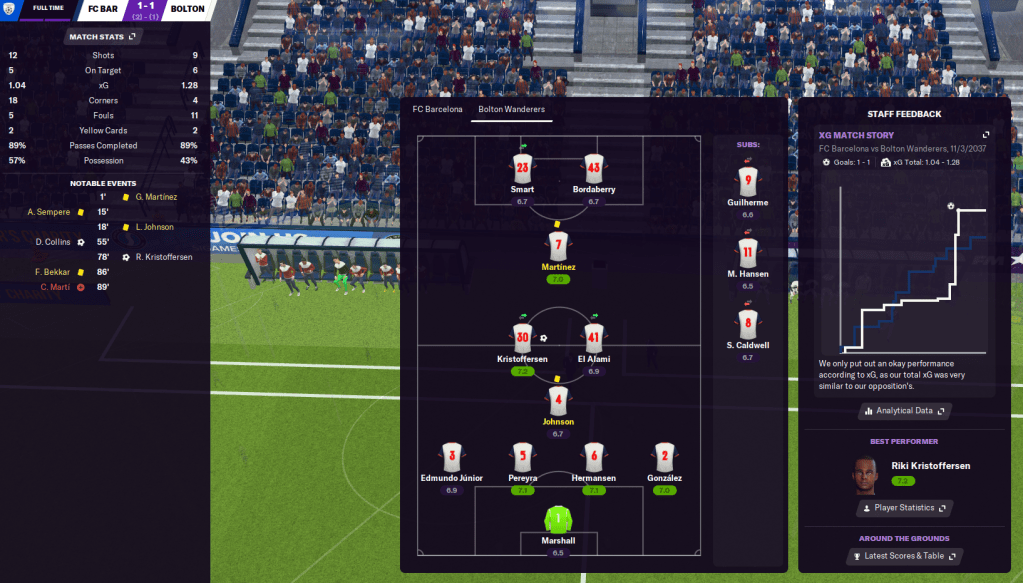Show Latest Scores & Table
Image resolution: width=1023 pixels, height=583 pixels.
pyautogui.click(x=902, y=556)
